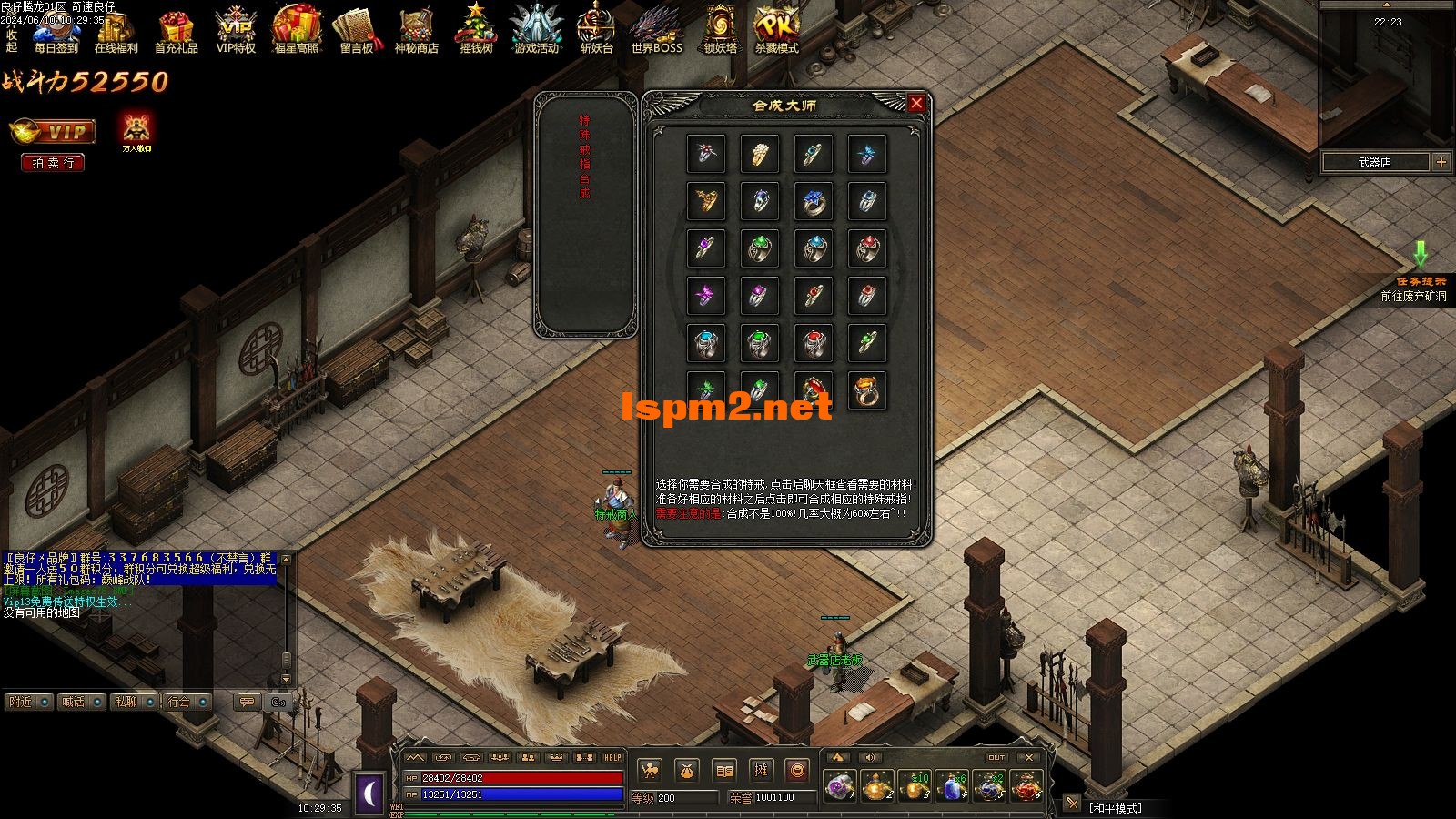Choose the gold fist ring in the synthesis grid
Screen dimensions: 1456x819
coord(759,154)
